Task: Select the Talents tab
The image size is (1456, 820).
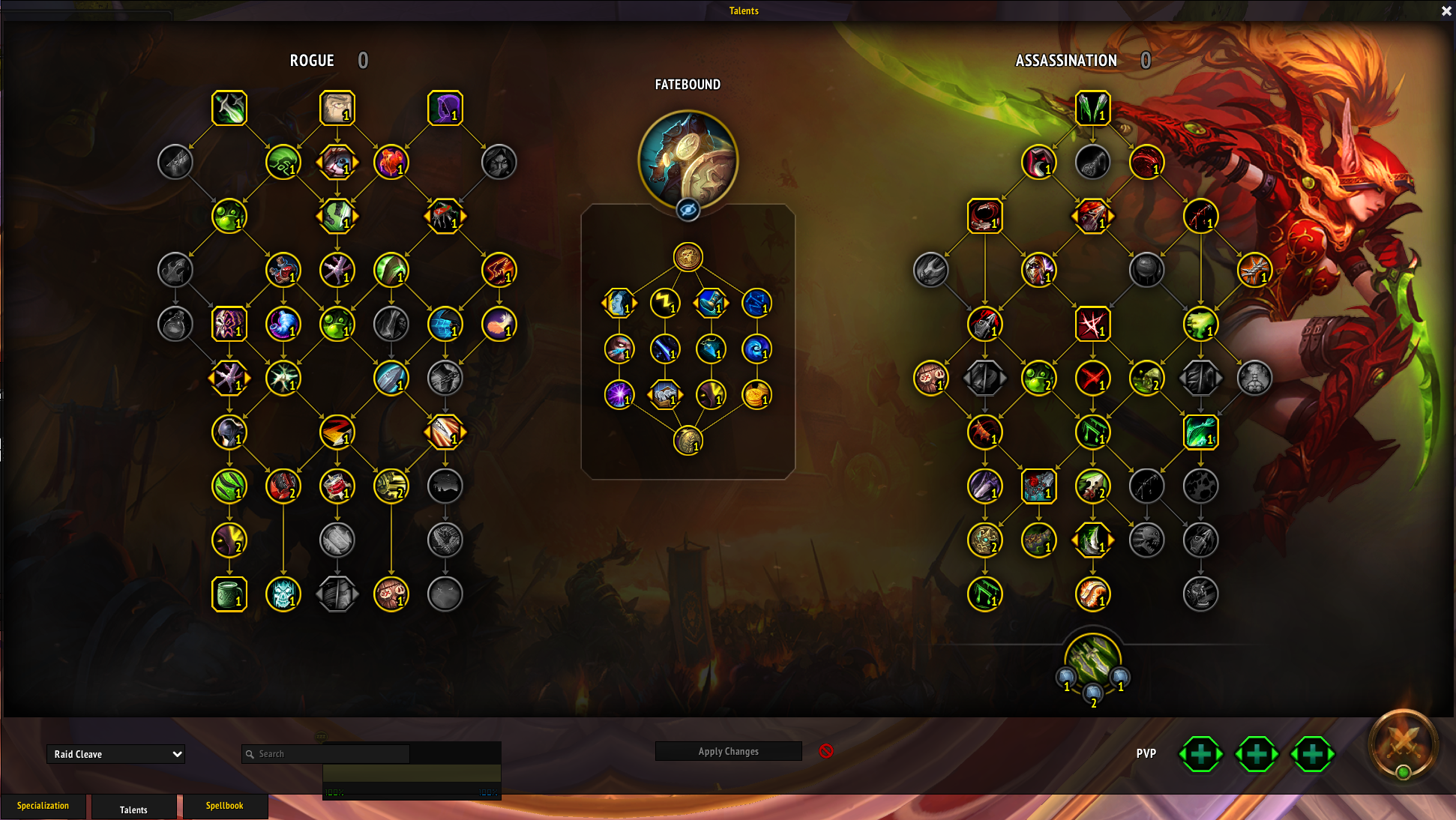Action: [133, 810]
